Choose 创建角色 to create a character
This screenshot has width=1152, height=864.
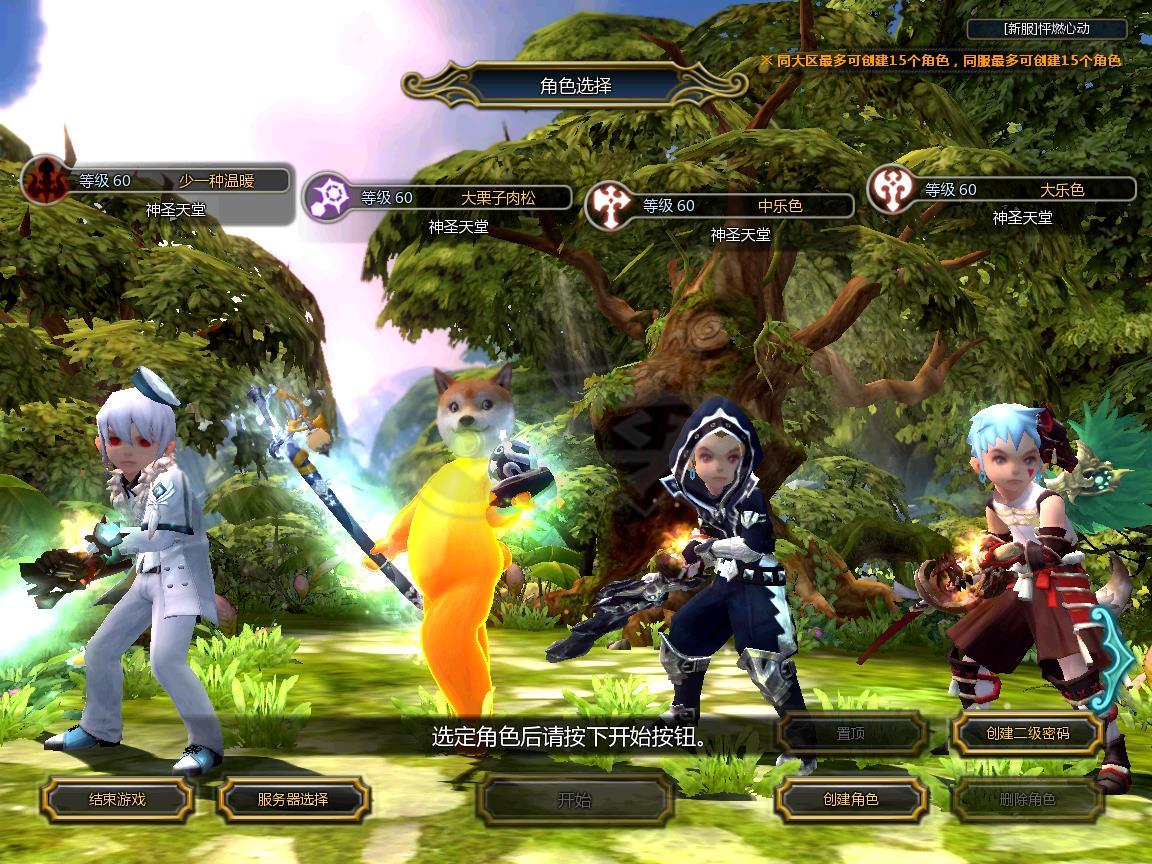point(851,799)
